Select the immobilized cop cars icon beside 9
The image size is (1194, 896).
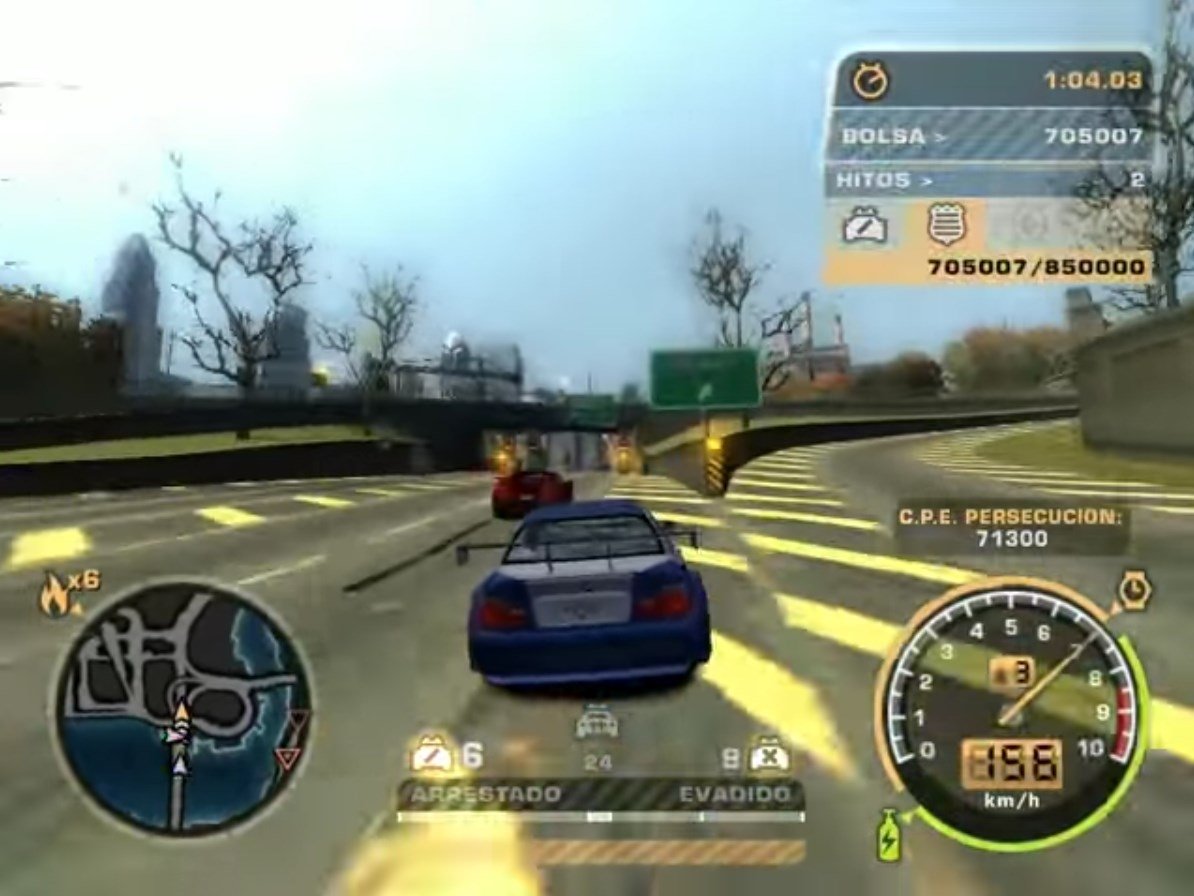[770, 755]
